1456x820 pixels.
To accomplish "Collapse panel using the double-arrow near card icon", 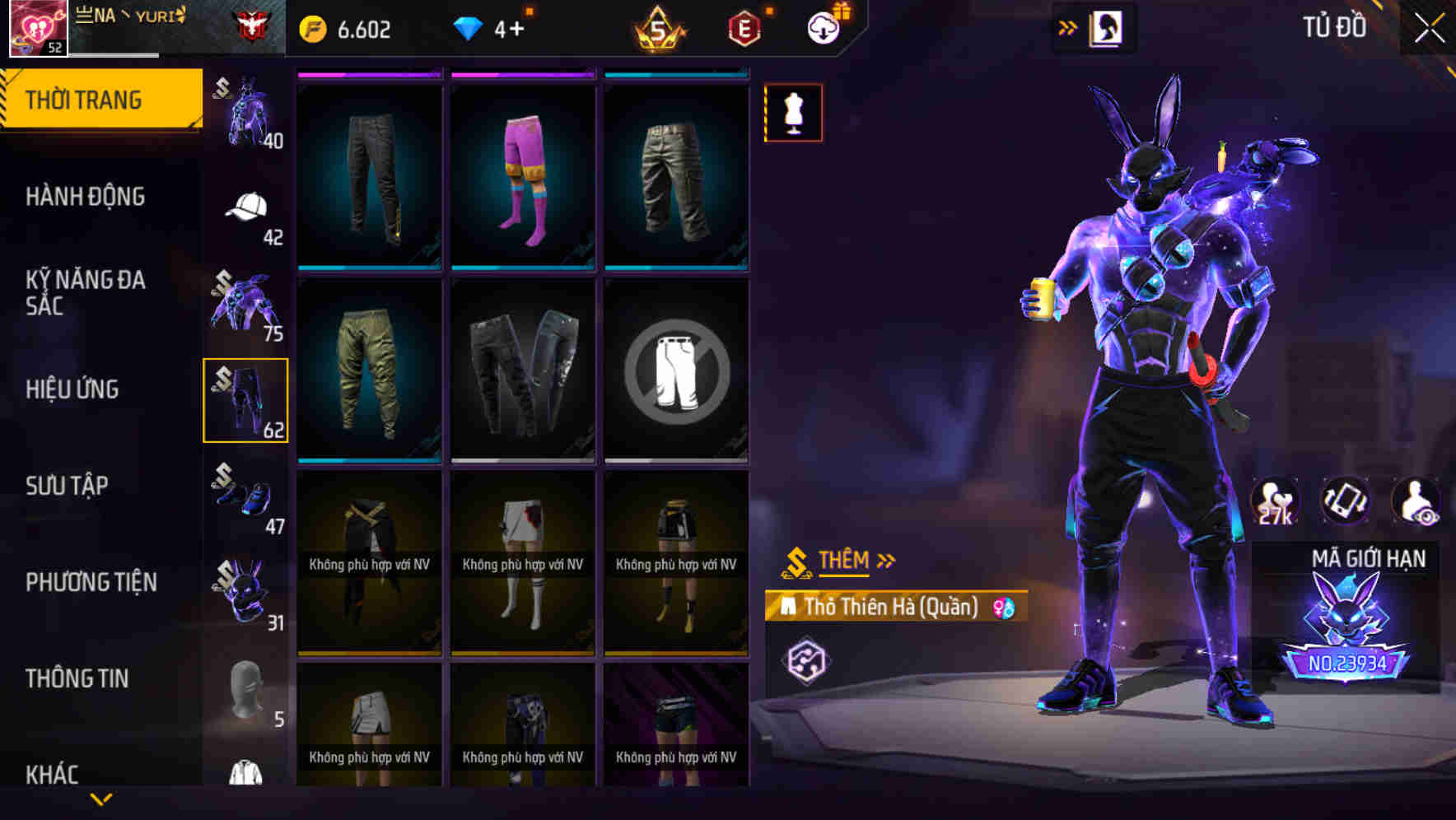I will [x=1068, y=26].
